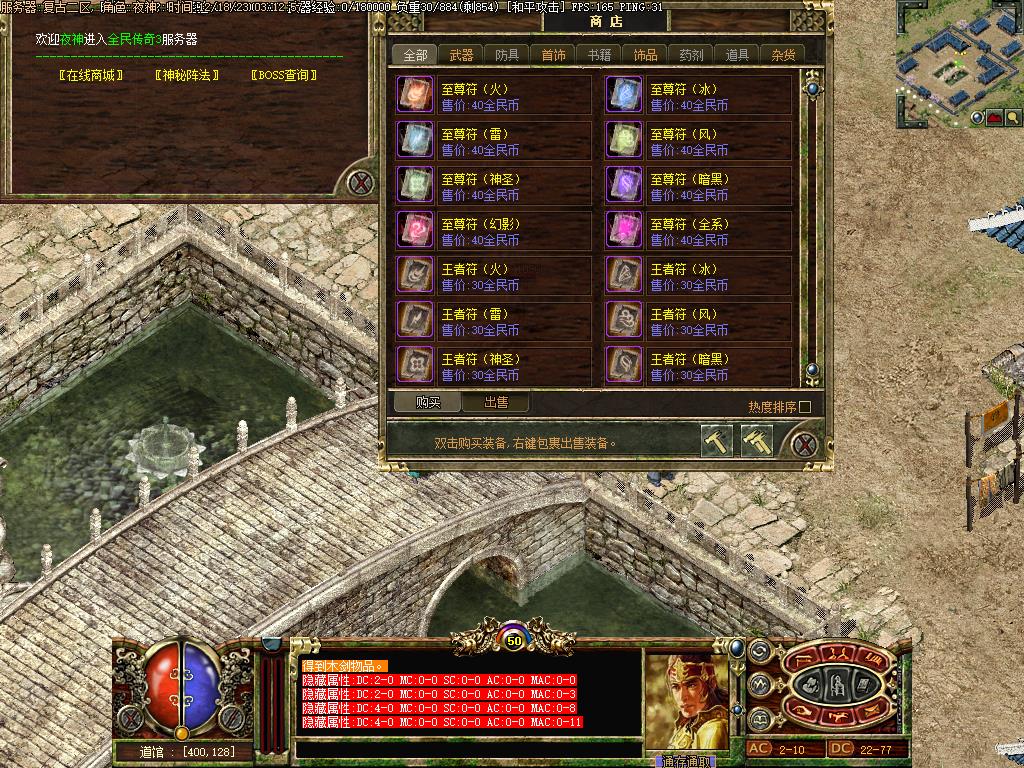Select the 首饰 tab
Viewport: 1024px width, 768px height.
(x=553, y=55)
